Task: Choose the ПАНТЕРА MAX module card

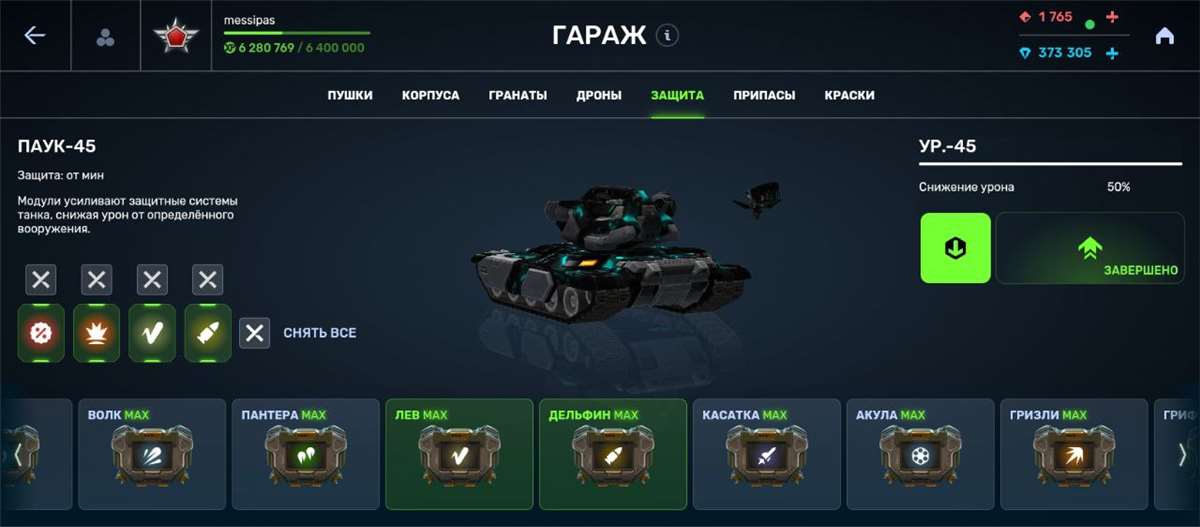Action: 304,454
